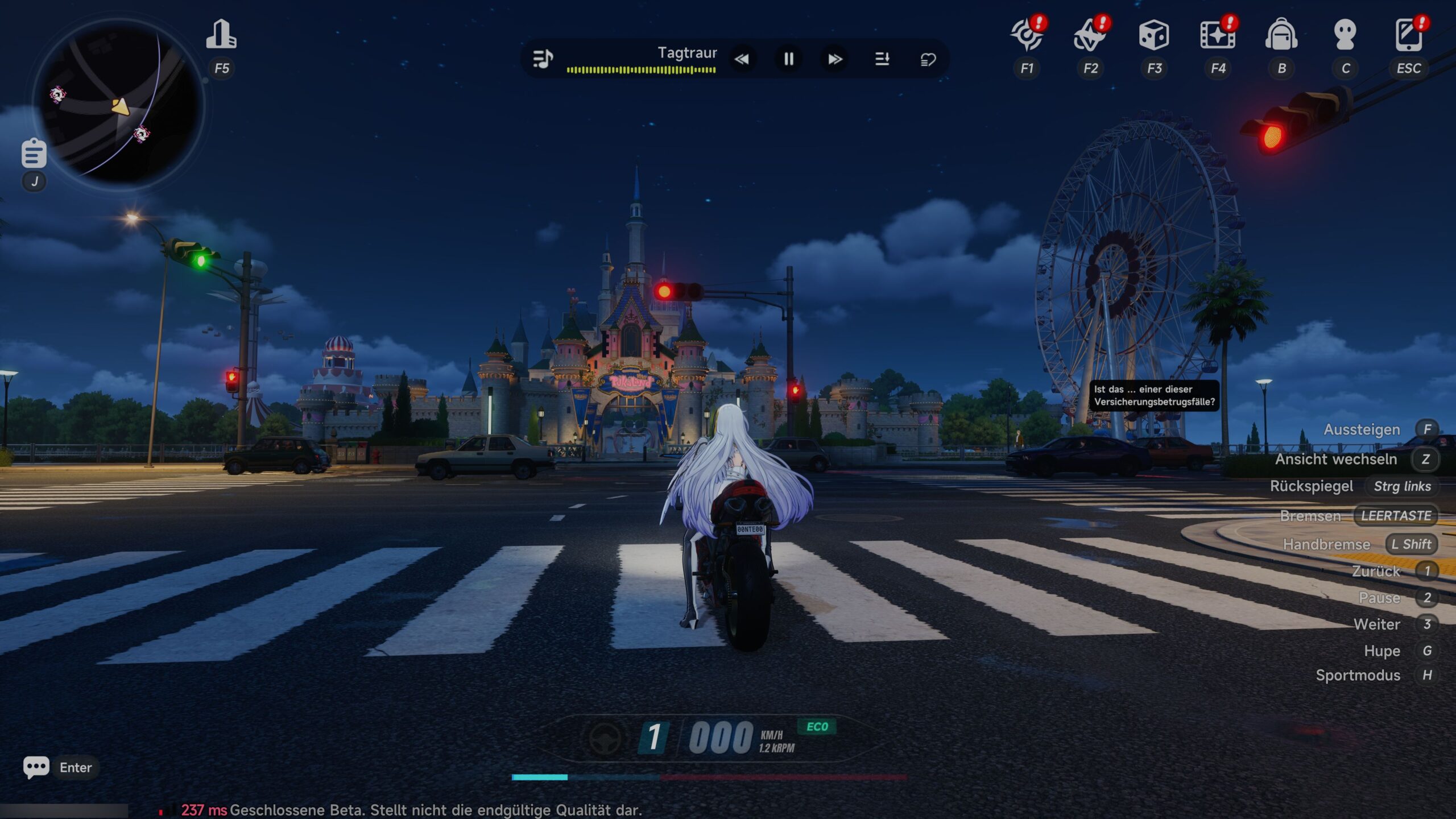
Task: Open the phone menu icon
Action: coord(1408,35)
